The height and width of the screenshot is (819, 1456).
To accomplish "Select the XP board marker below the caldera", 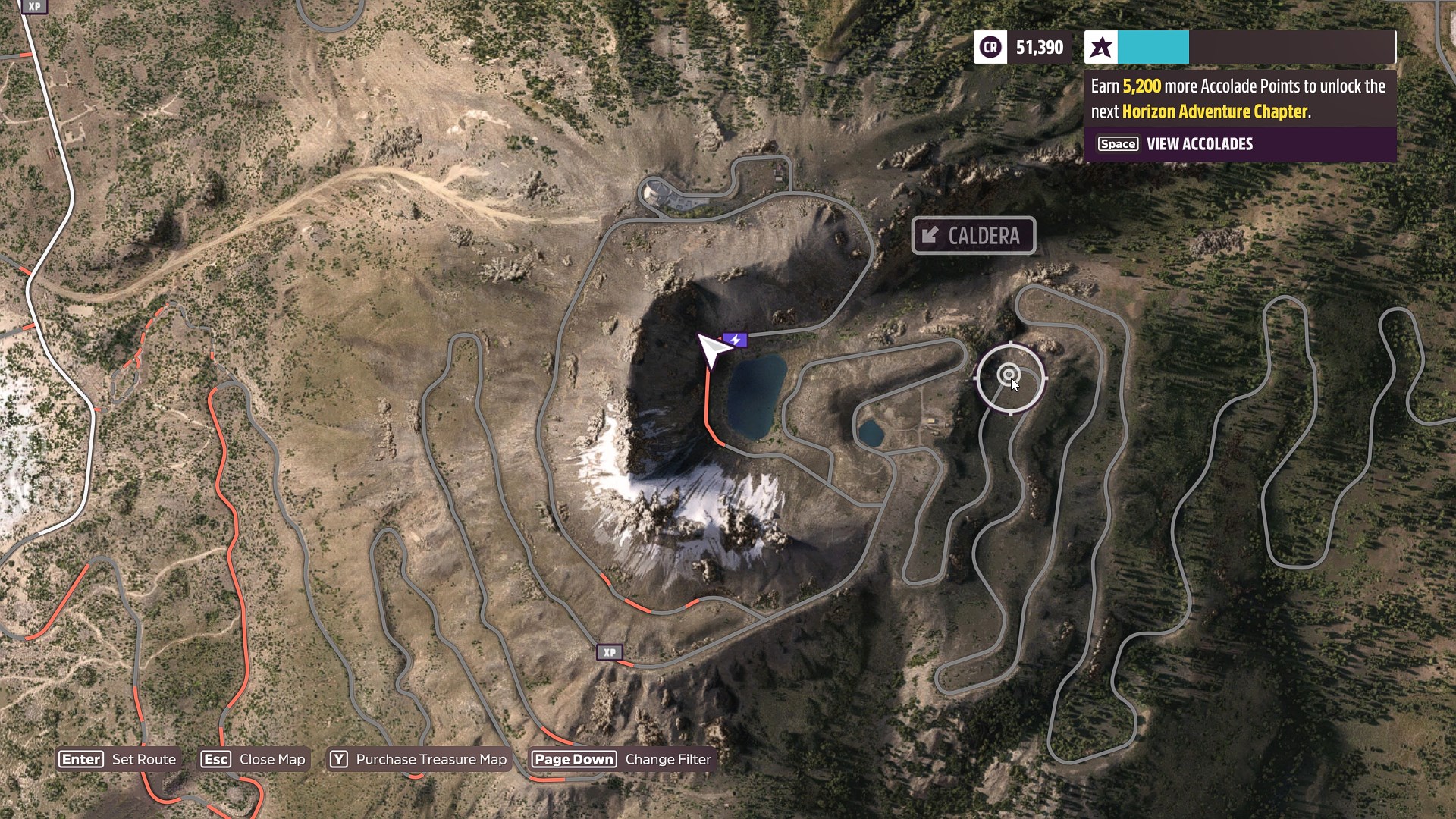I will pos(610,652).
